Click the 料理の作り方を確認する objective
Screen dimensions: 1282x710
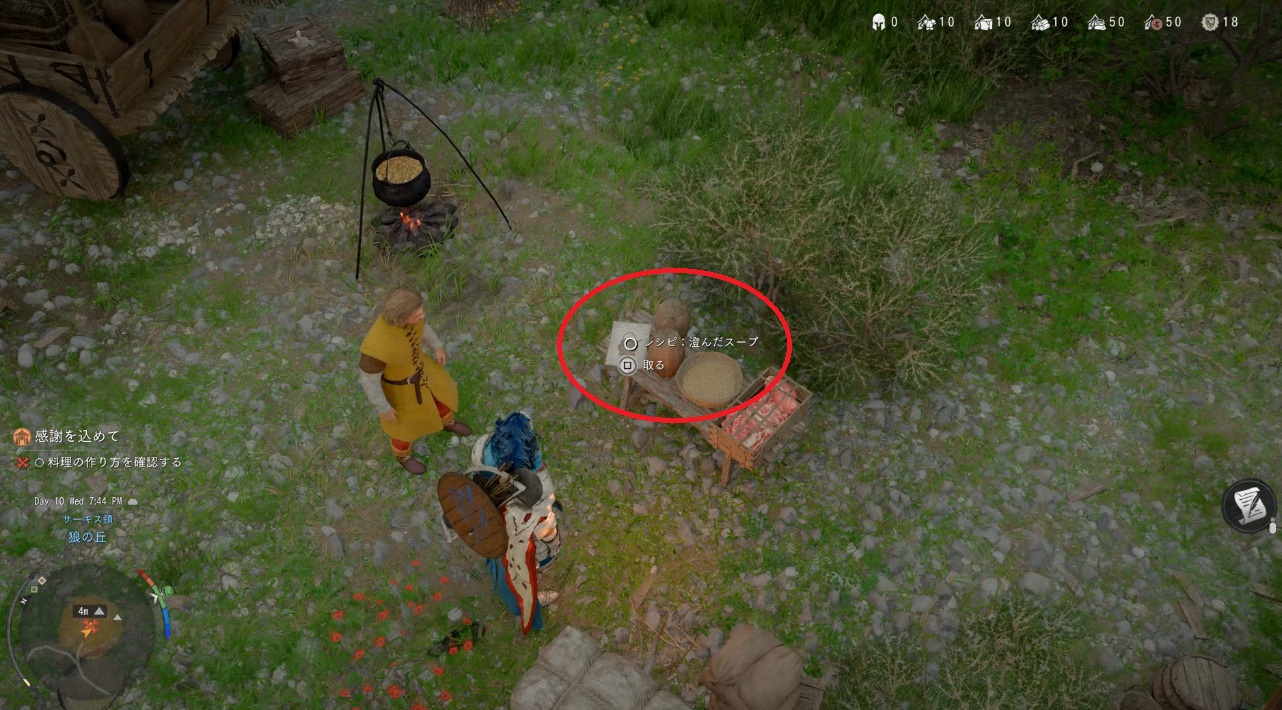click(115, 462)
